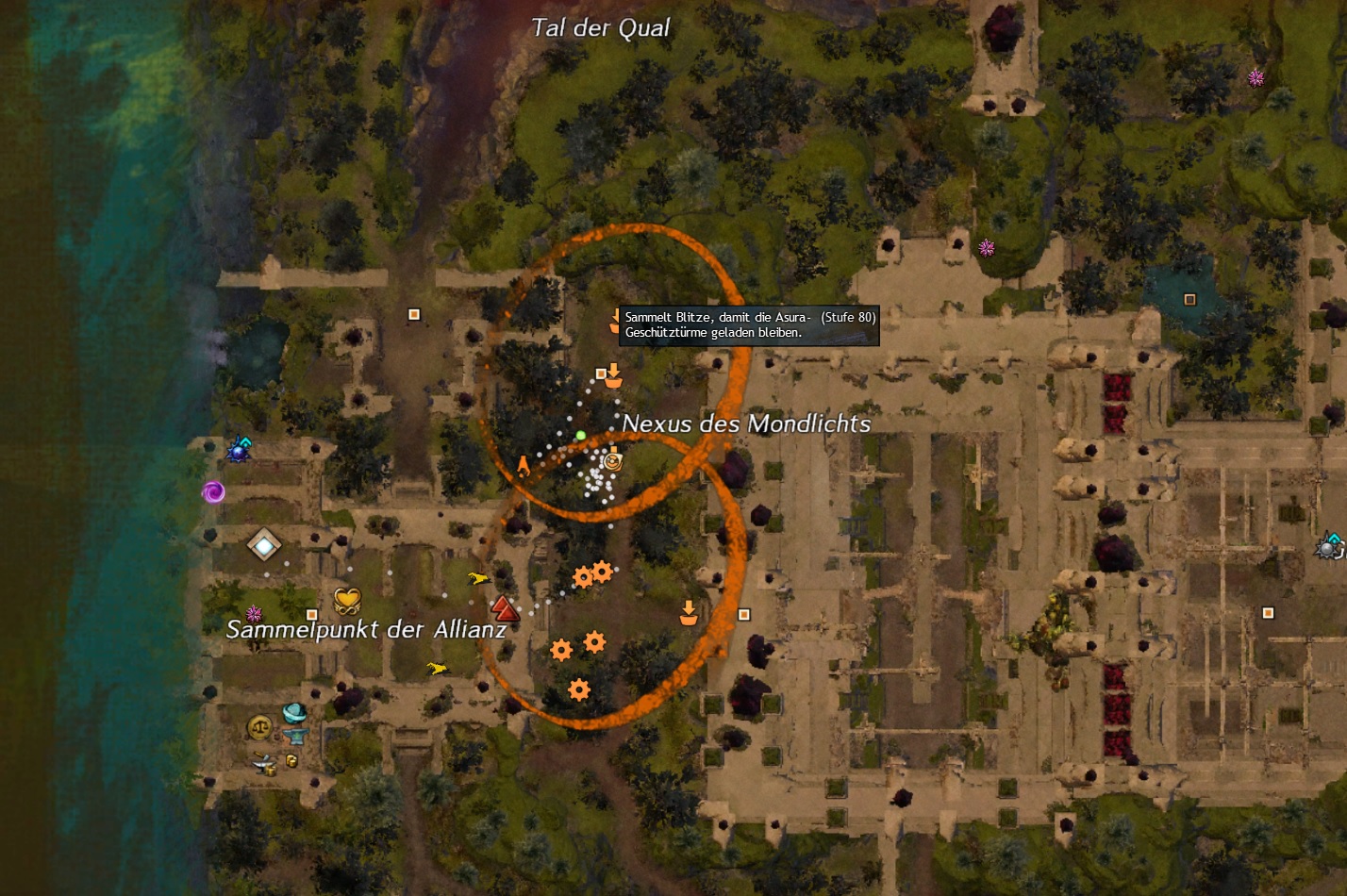Click the pink asterisk marker in the top-right corner
The width and height of the screenshot is (1347, 896).
point(1255,80)
